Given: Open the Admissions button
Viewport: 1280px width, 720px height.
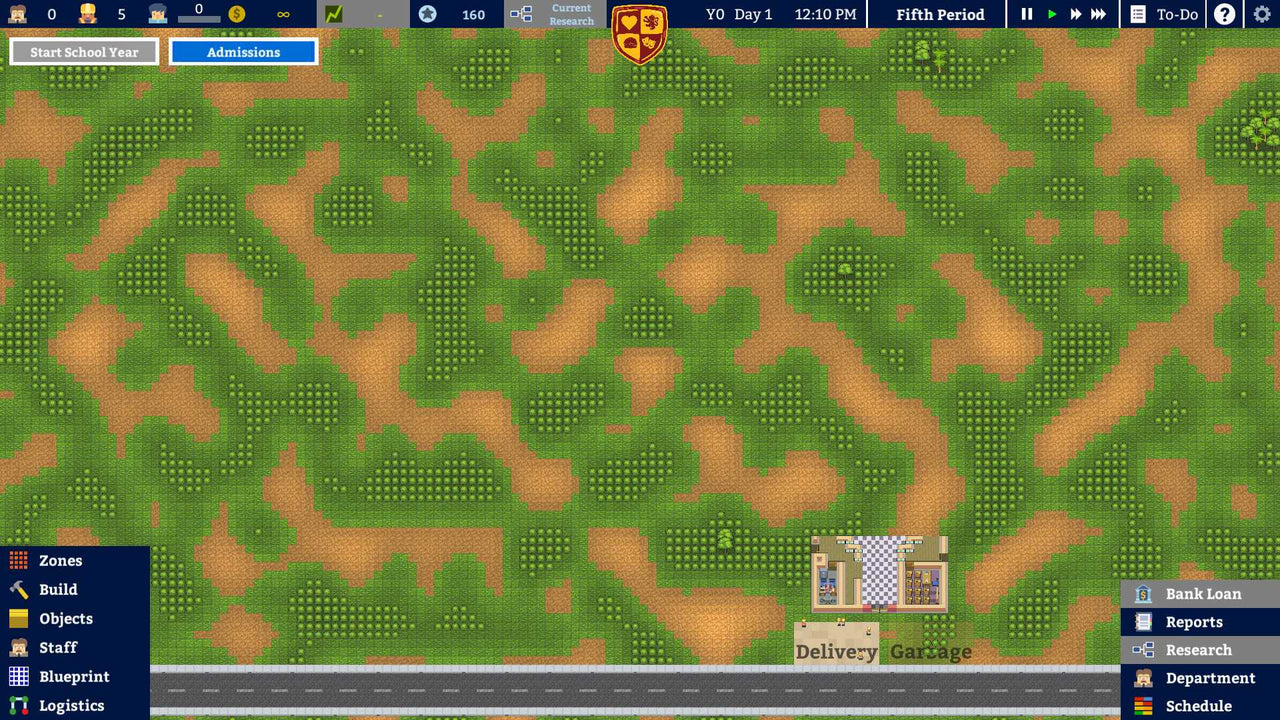Looking at the screenshot, I should coord(243,51).
